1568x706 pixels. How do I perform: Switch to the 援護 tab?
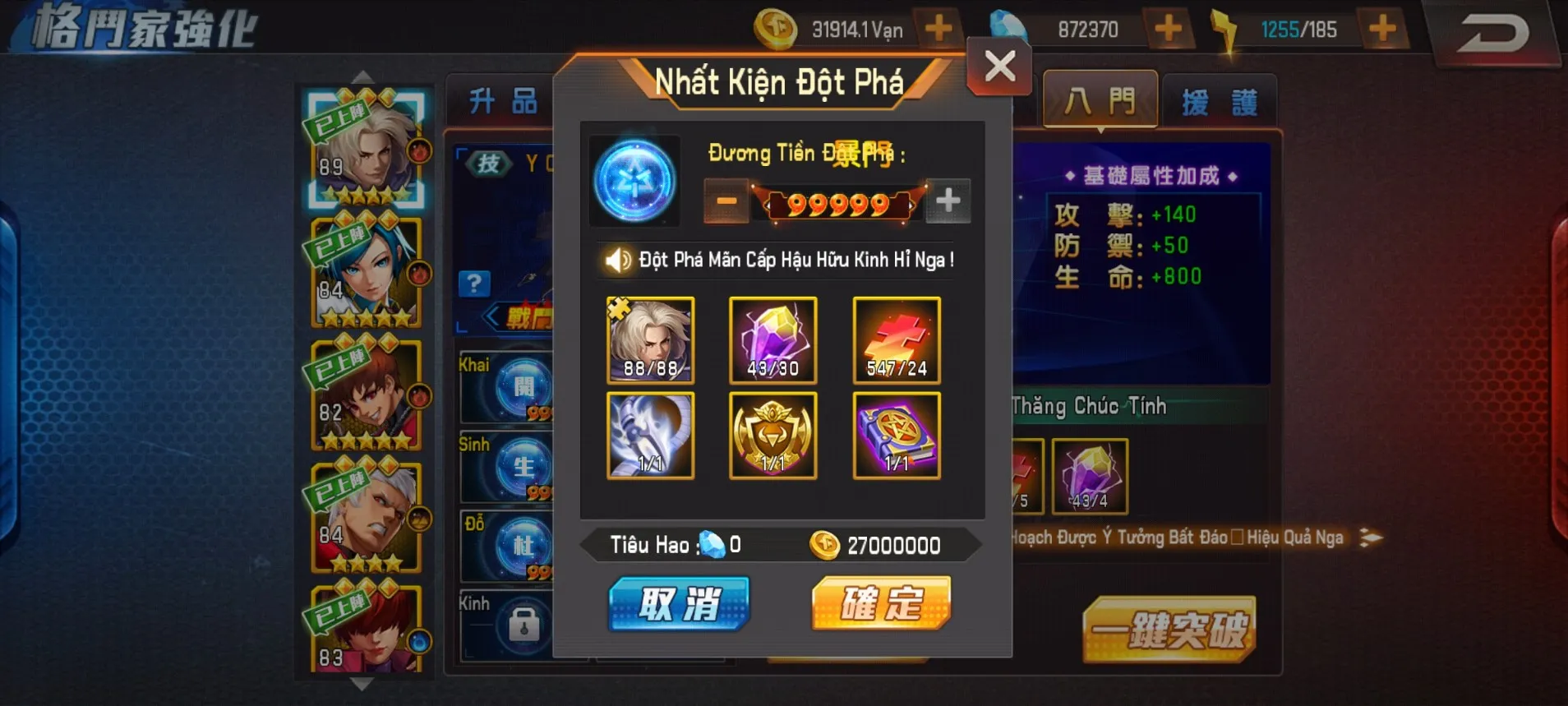1220,99
